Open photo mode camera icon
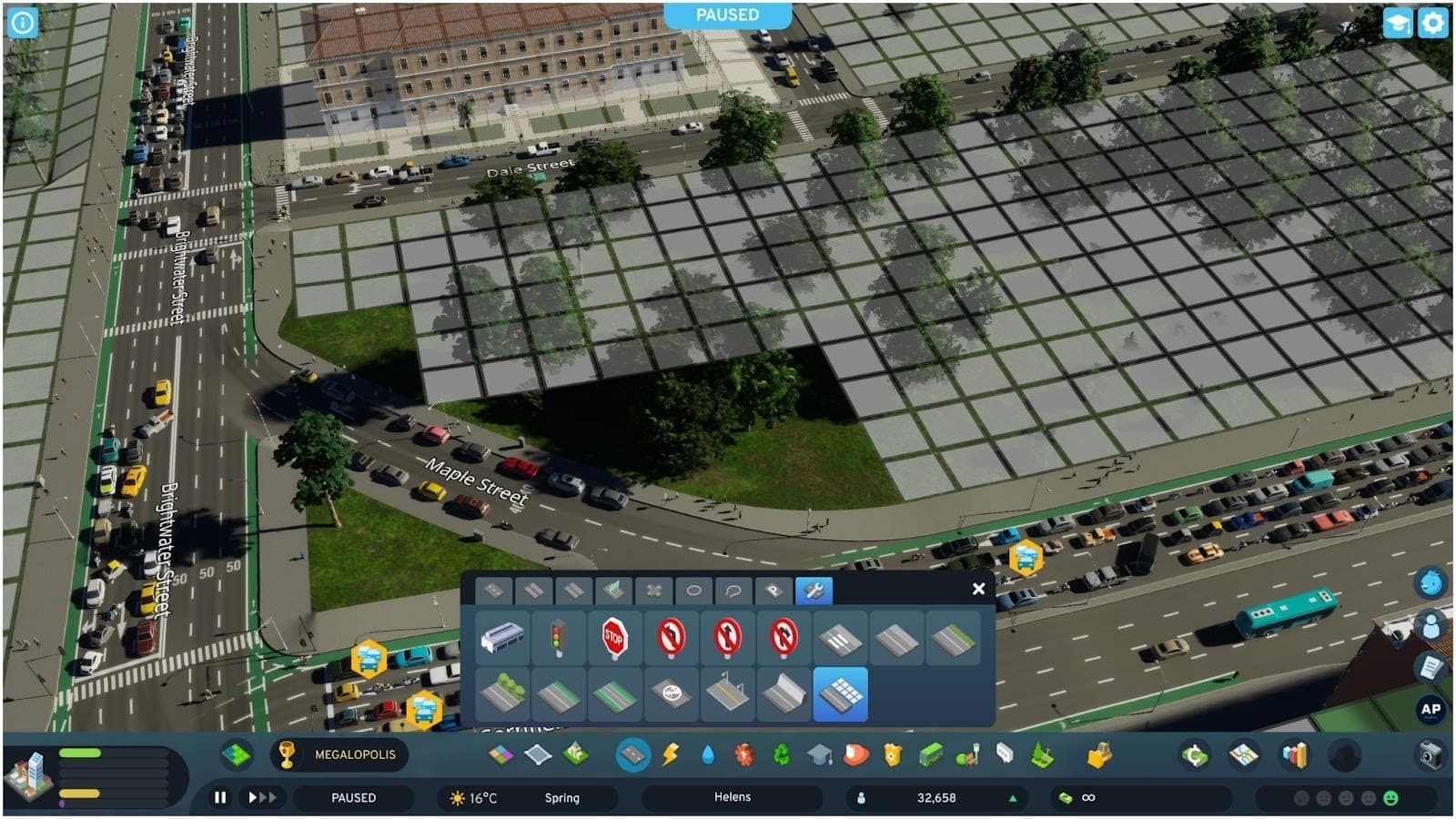This screenshot has height=819, width=1456. coord(1430,754)
